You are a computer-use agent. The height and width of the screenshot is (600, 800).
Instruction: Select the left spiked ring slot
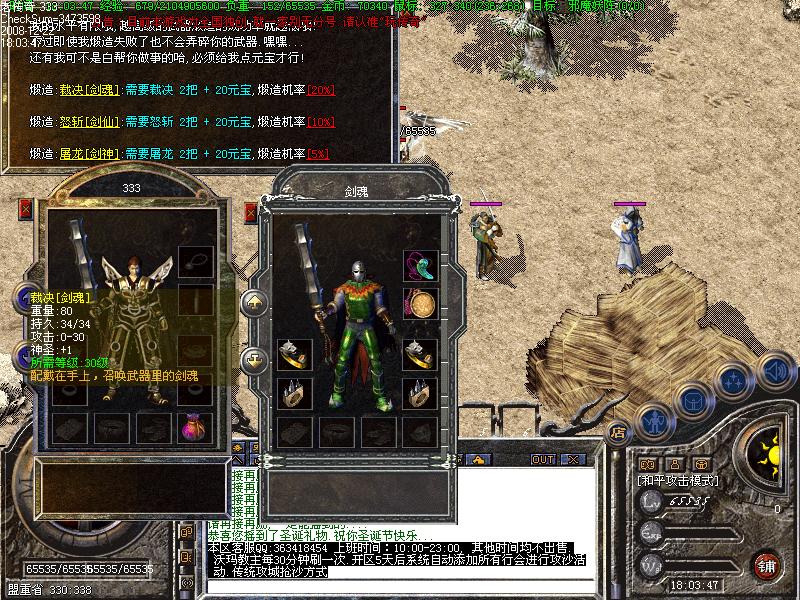click(294, 393)
